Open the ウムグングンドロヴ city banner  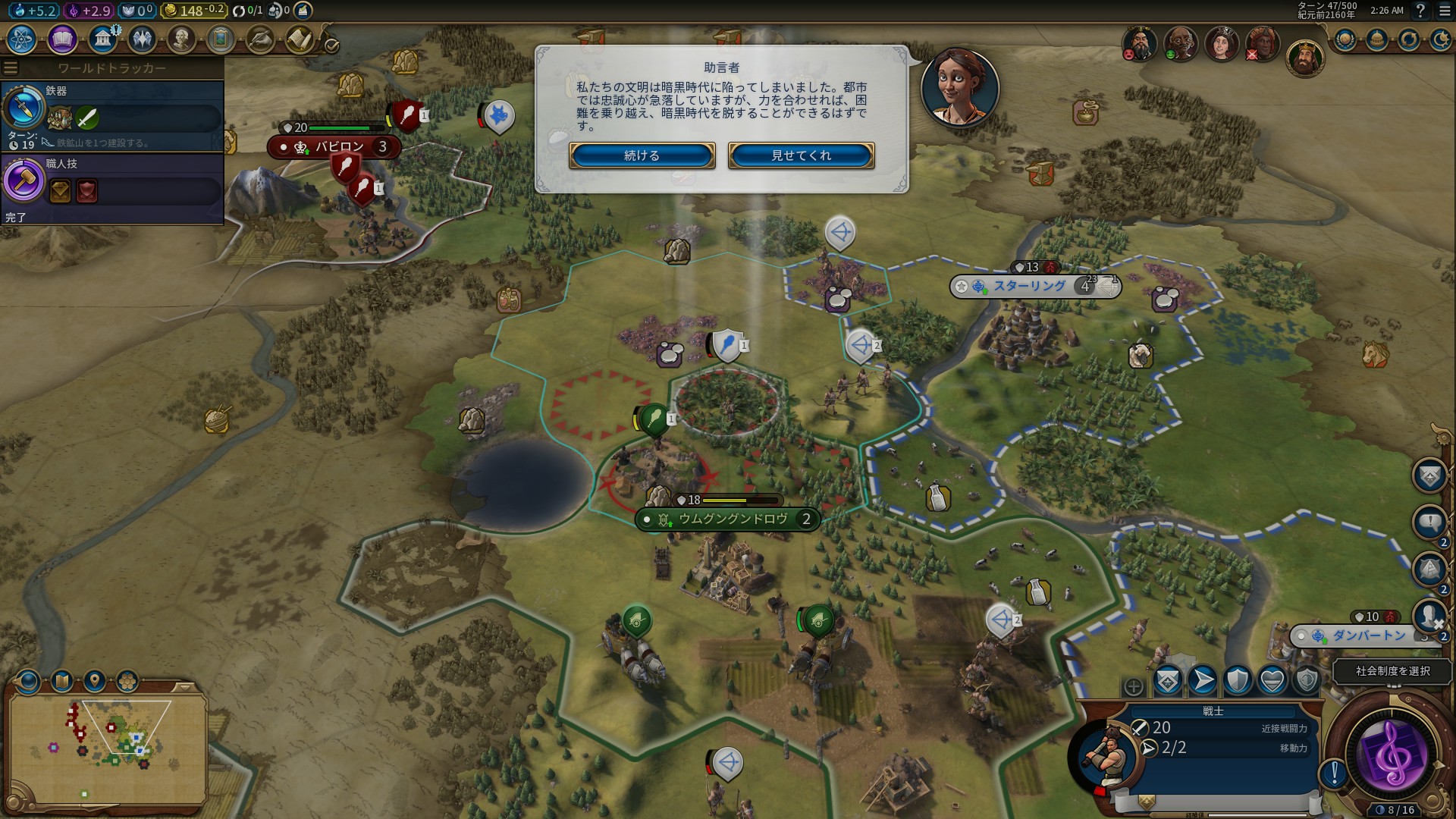[x=732, y=519]
